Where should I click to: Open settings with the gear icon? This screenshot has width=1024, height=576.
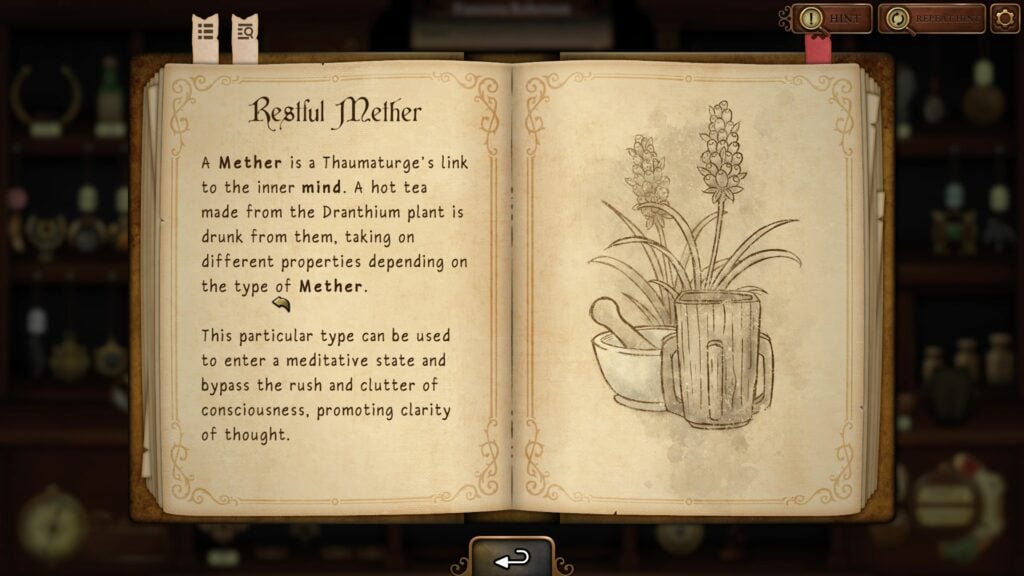(x=1005, y=18)
